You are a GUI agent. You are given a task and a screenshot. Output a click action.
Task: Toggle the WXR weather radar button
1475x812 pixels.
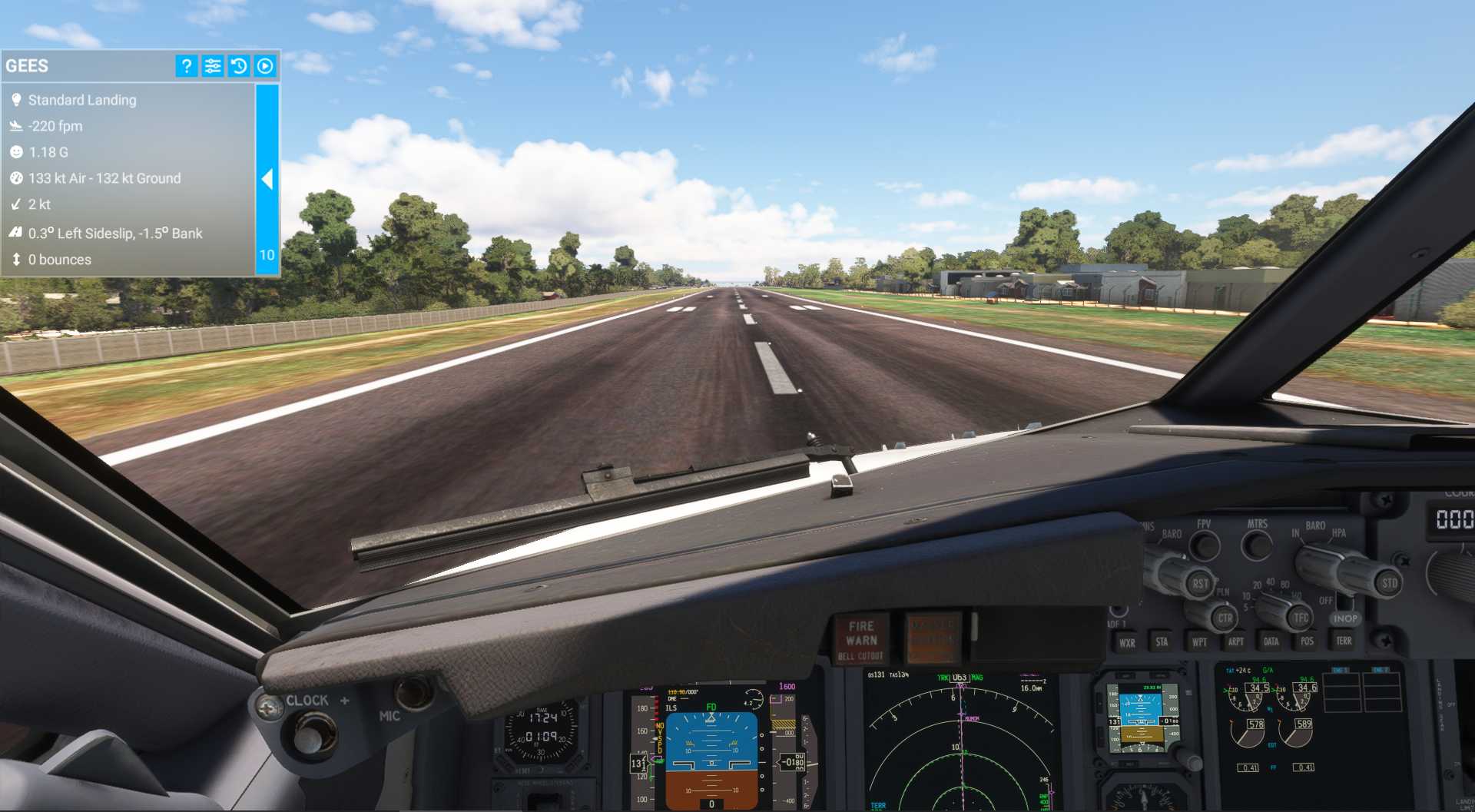[1127, 643]
